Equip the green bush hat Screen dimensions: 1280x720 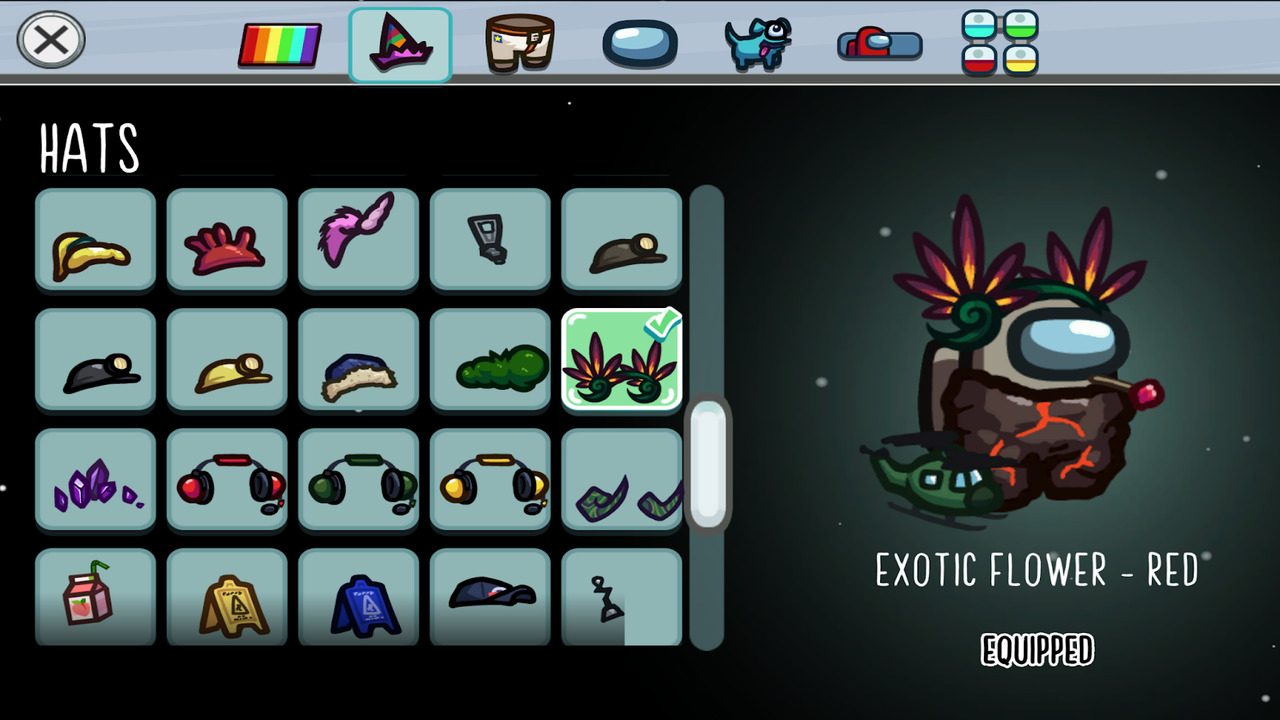click(x=489, y=360)
